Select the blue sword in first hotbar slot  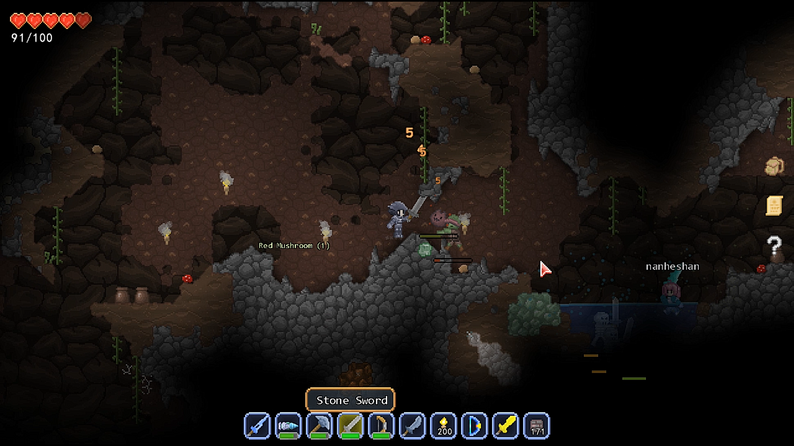(257, 425)
